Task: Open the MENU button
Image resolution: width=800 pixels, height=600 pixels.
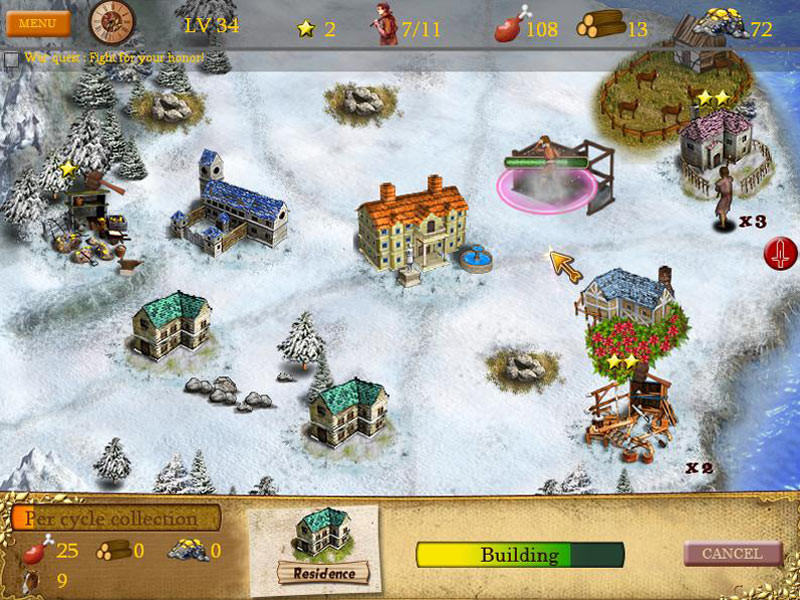Action: (x=38, y=22)
